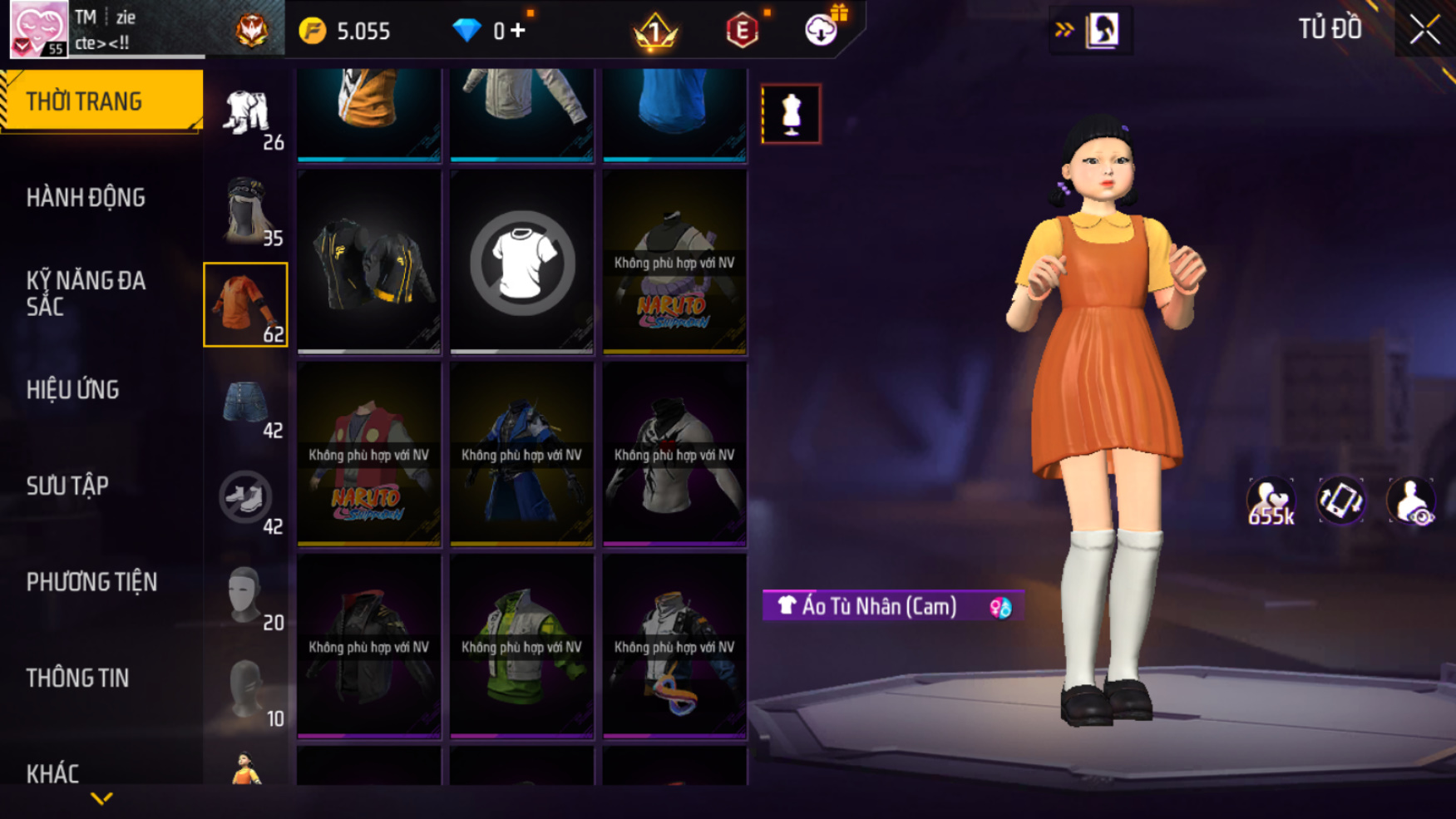Open the Hành Động menu
This screenshot has height=819, width=1456.
coord(86,198)
